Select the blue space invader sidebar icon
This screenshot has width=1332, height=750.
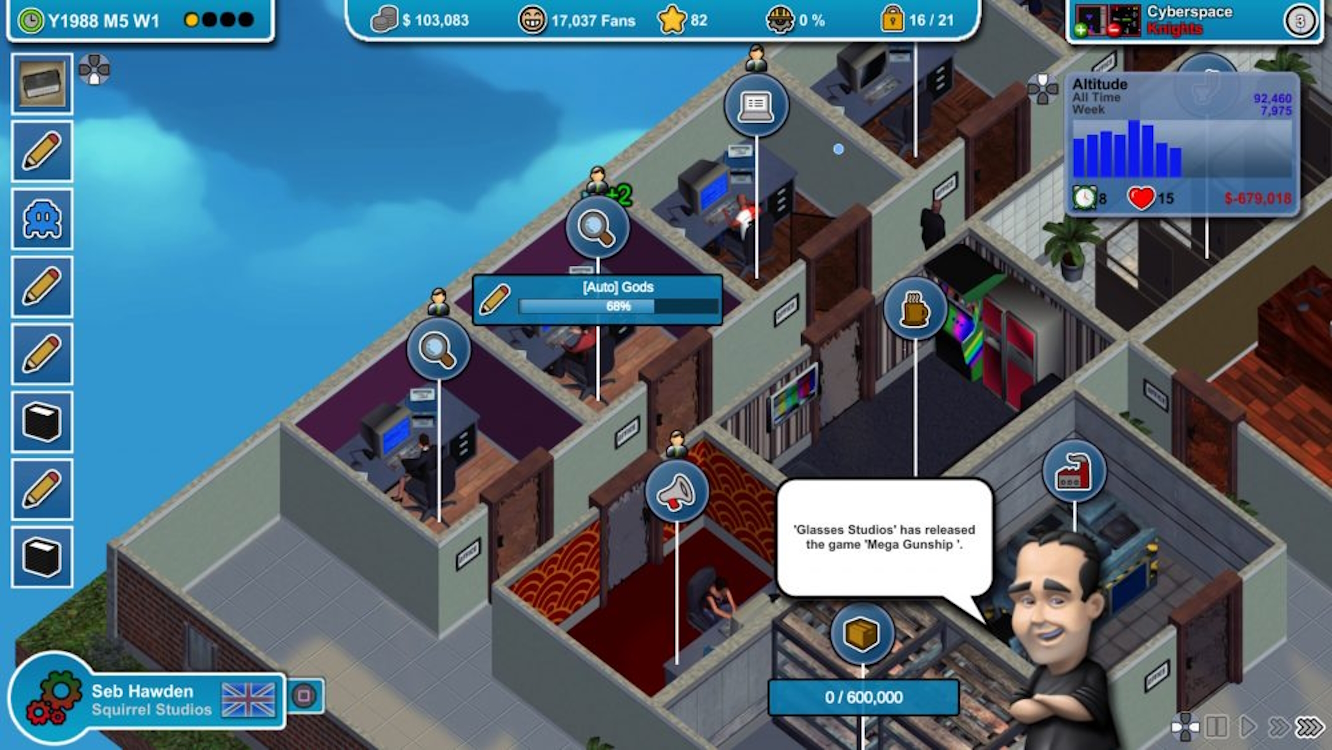(42, 219)
